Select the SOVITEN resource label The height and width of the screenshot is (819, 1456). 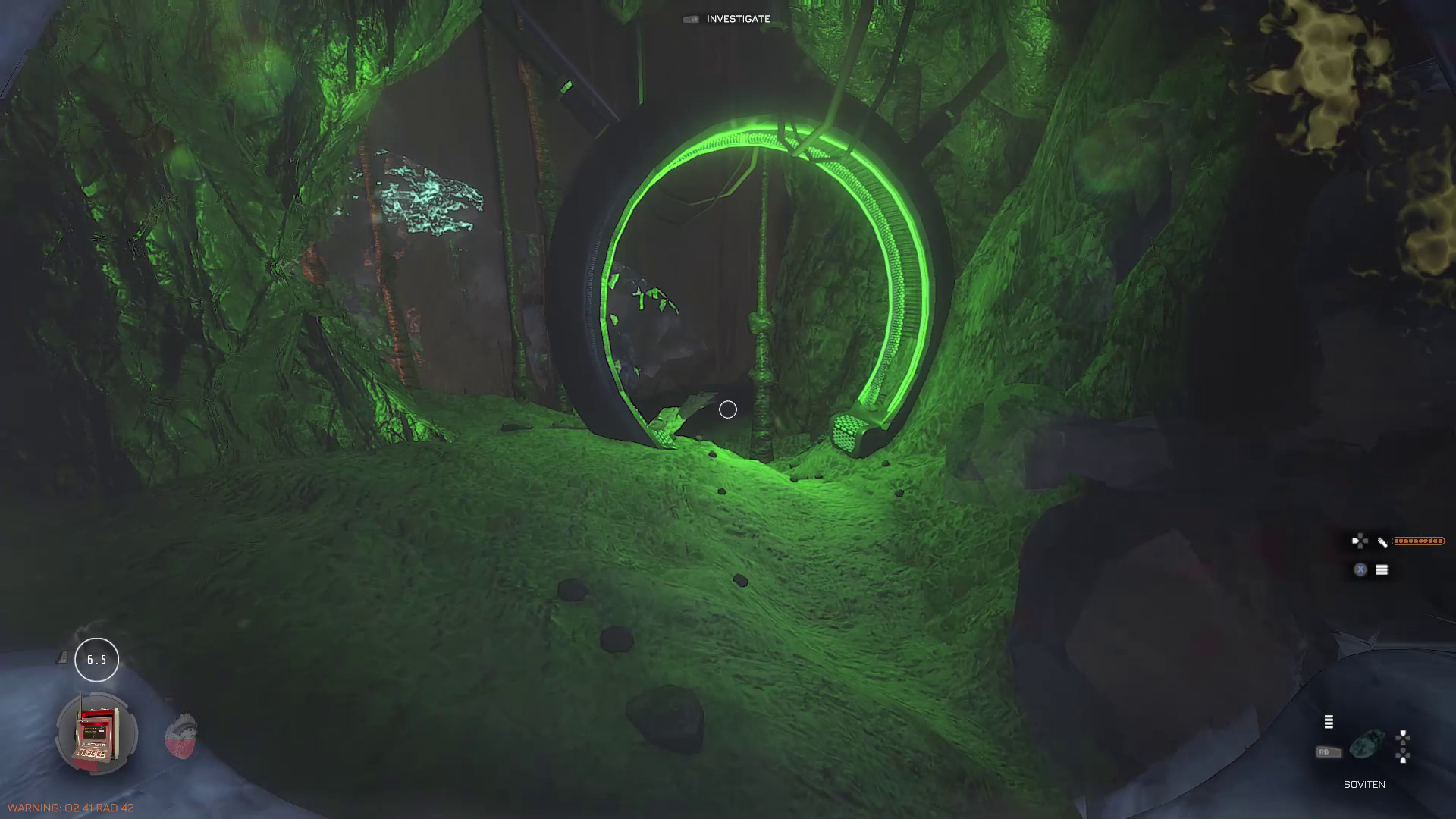[x=1365, y=783]
